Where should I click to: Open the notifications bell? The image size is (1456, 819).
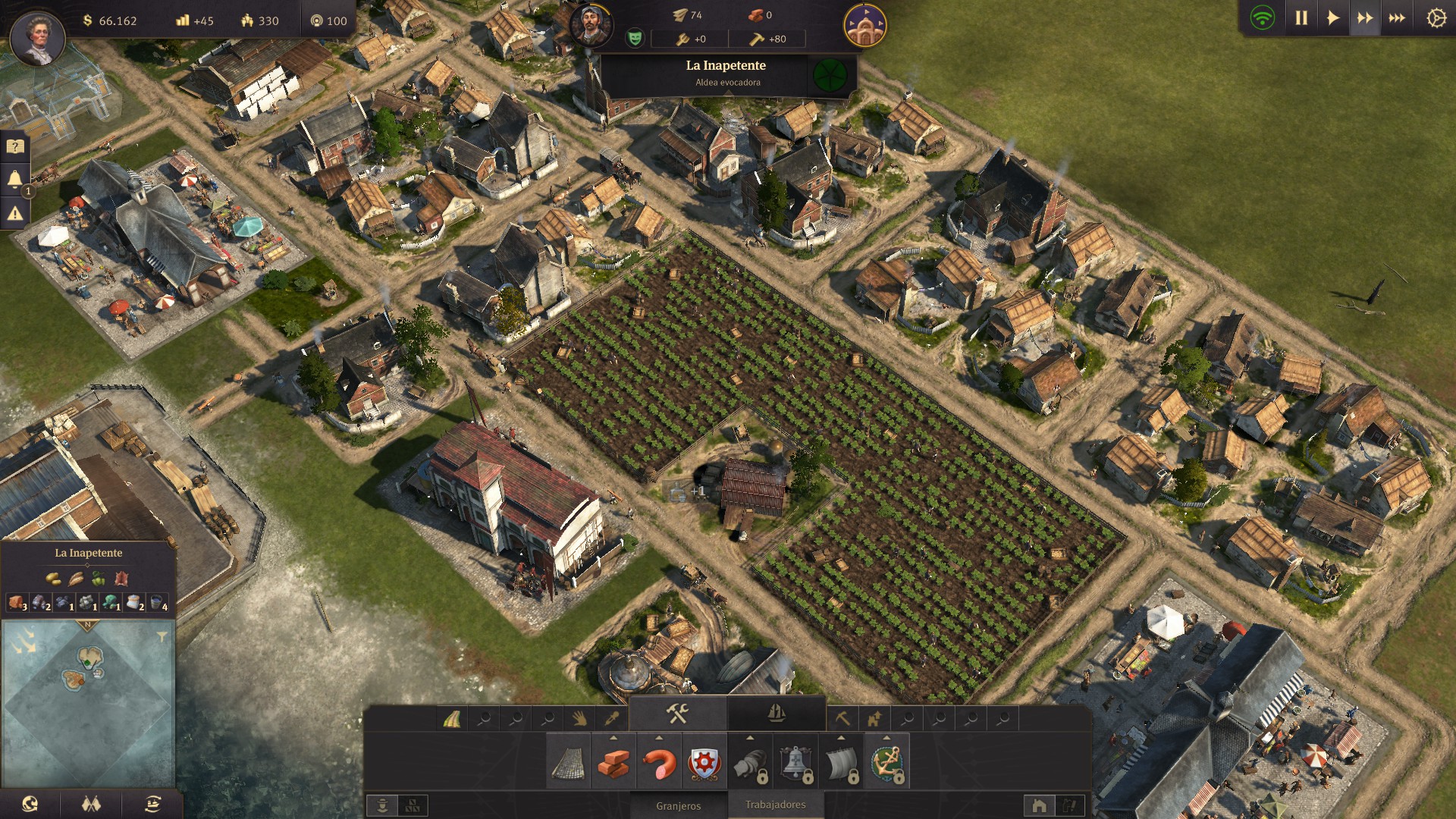click(x=15, y=180)
